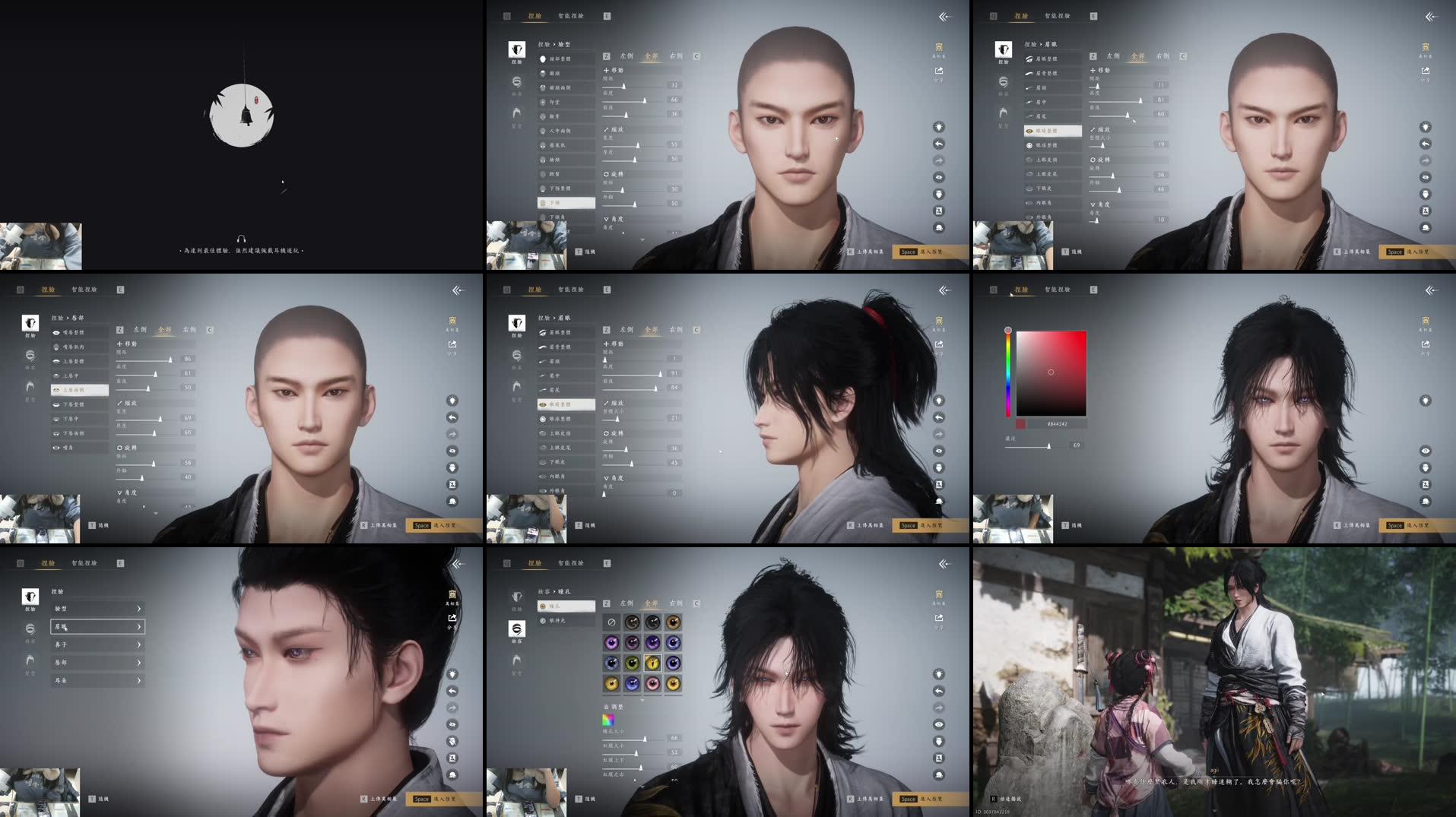The height and width of the screenshot is (817, 1456).
Task: Select the 下頜 feature in the list
Action: (x=563, y=203)
